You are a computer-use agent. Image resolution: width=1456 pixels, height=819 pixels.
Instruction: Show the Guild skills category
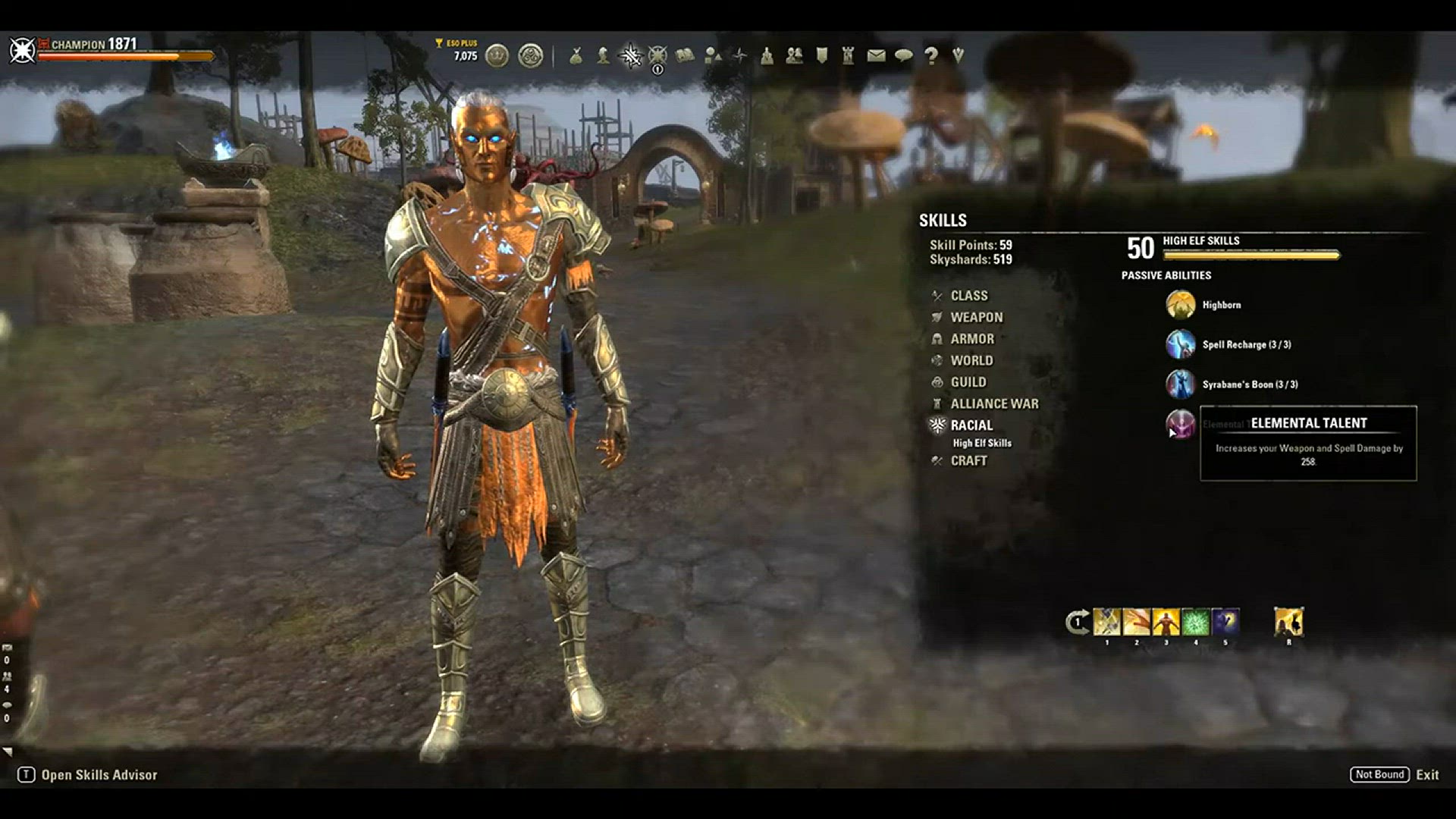pyautogui.click(x=968, y=382)
